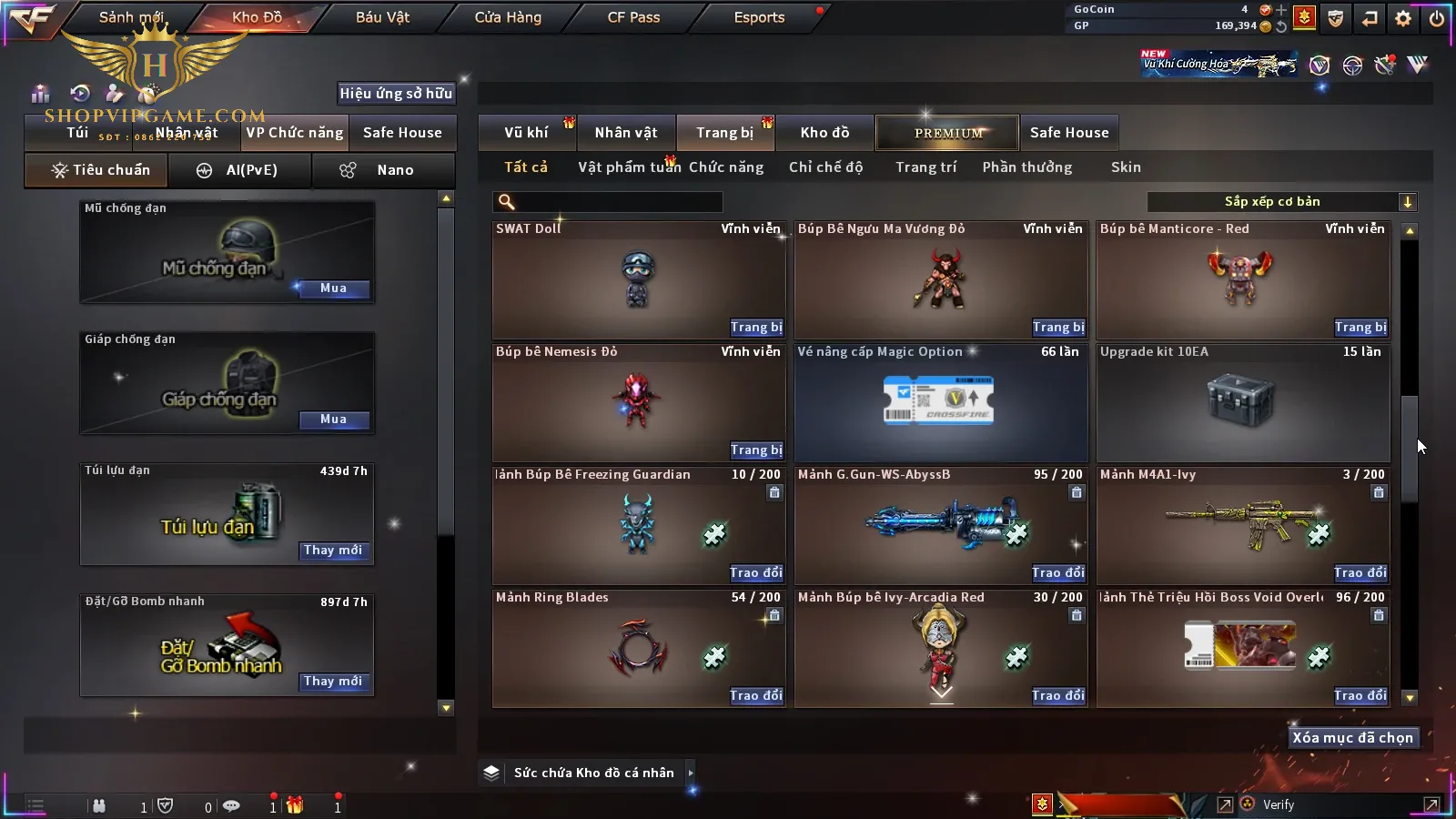Show the Tất cả filter
1456x819 pixels.
[x=526, y=167]
